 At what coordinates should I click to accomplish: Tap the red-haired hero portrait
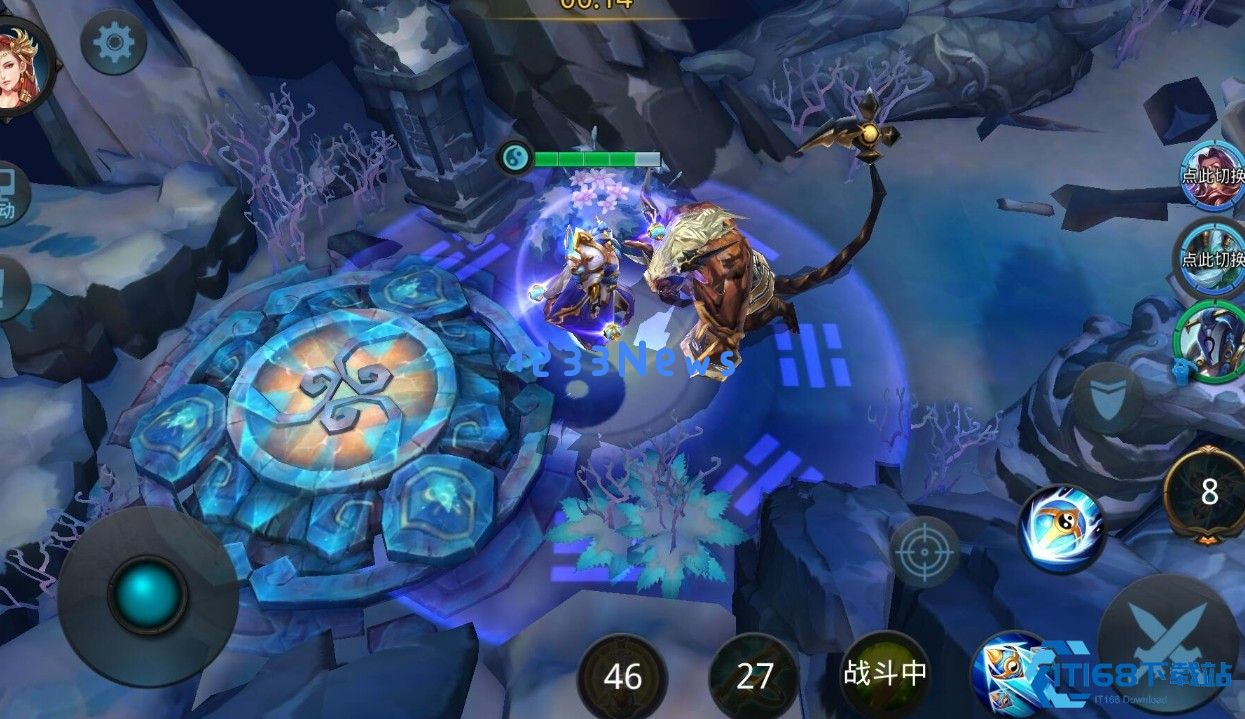[20, 66]
